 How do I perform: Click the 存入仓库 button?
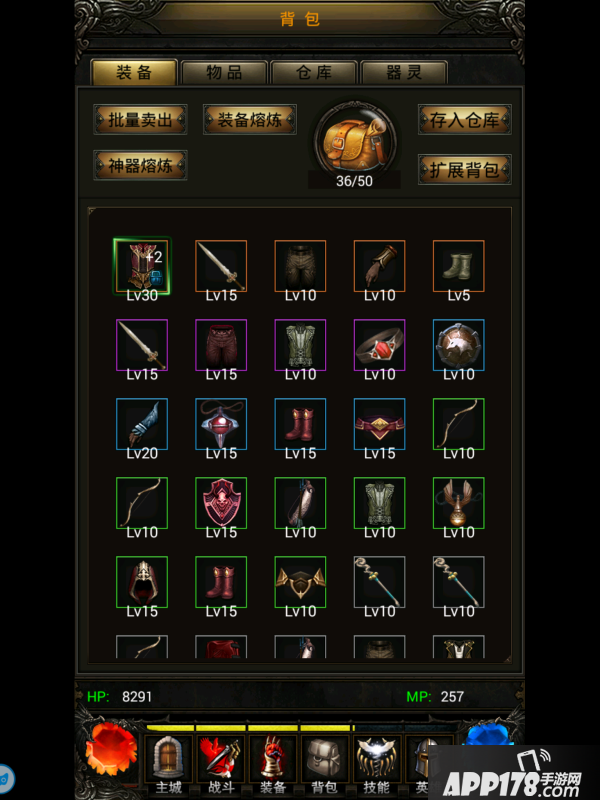pyautogui.click(x=464, y=120)
